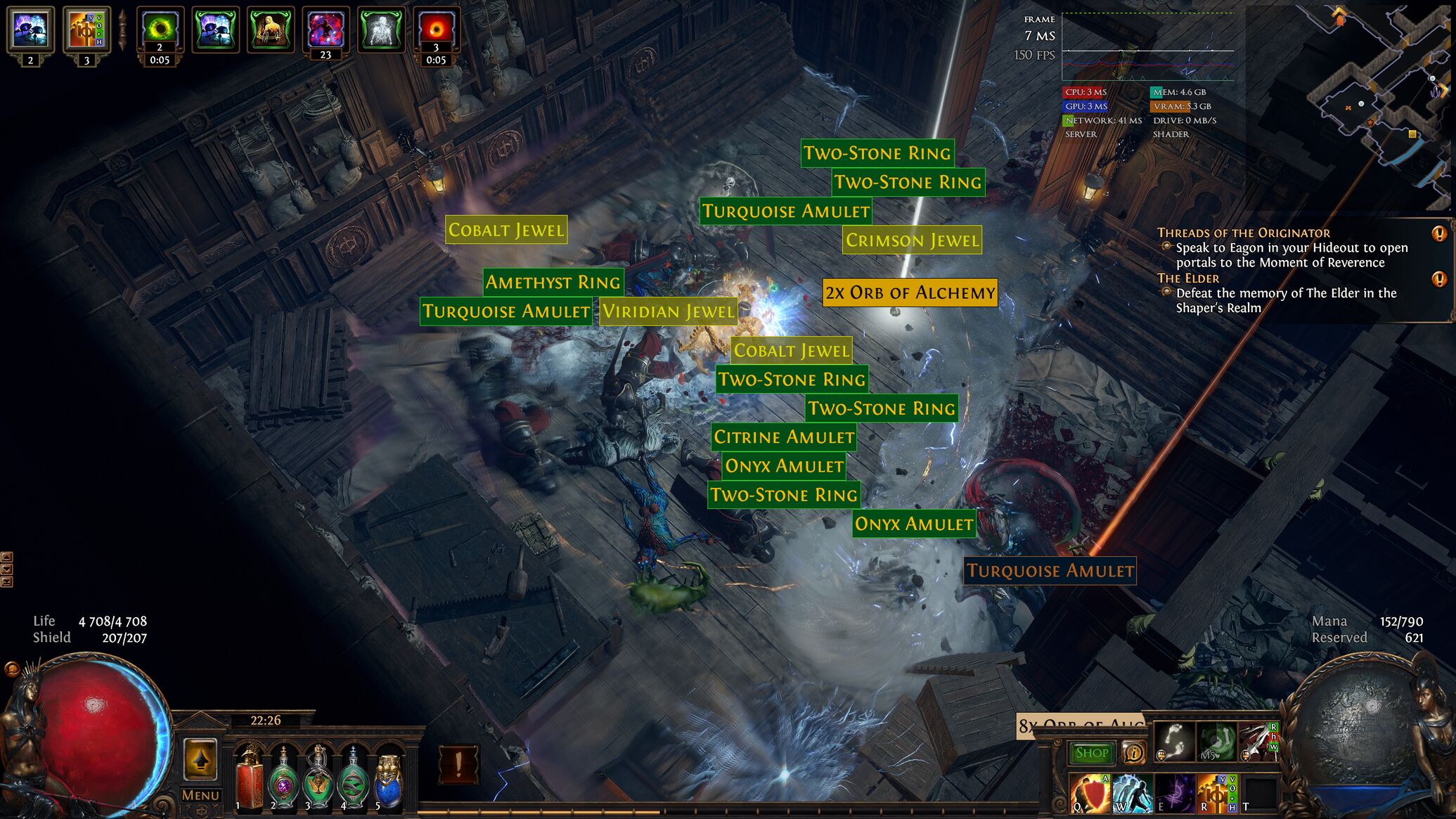Select the Threads of the Originator quest
This screenshot has height=819, width=1456.
click(1243, 233)
